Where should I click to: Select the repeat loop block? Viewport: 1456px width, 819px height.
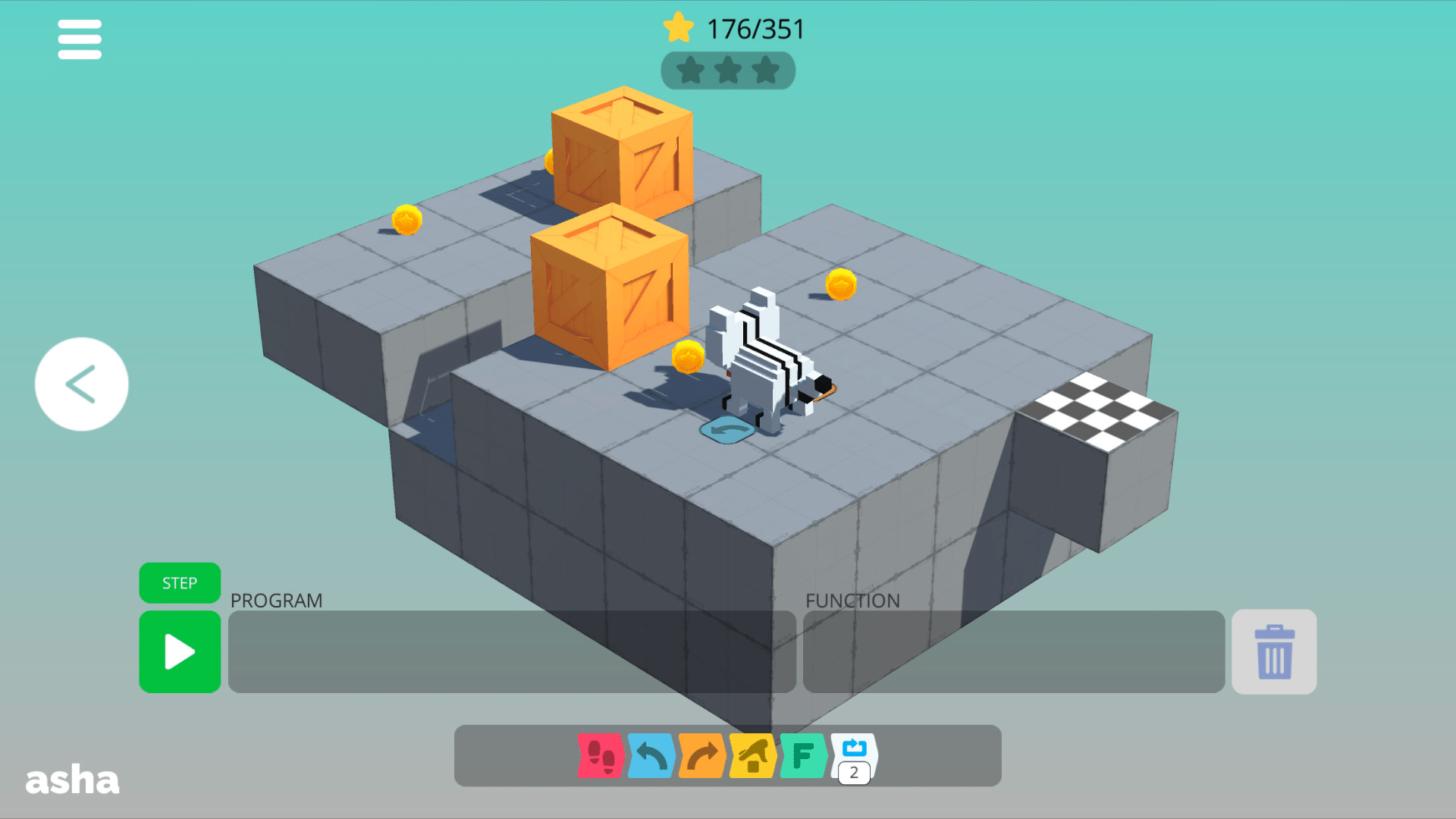(x=852, y=751)
